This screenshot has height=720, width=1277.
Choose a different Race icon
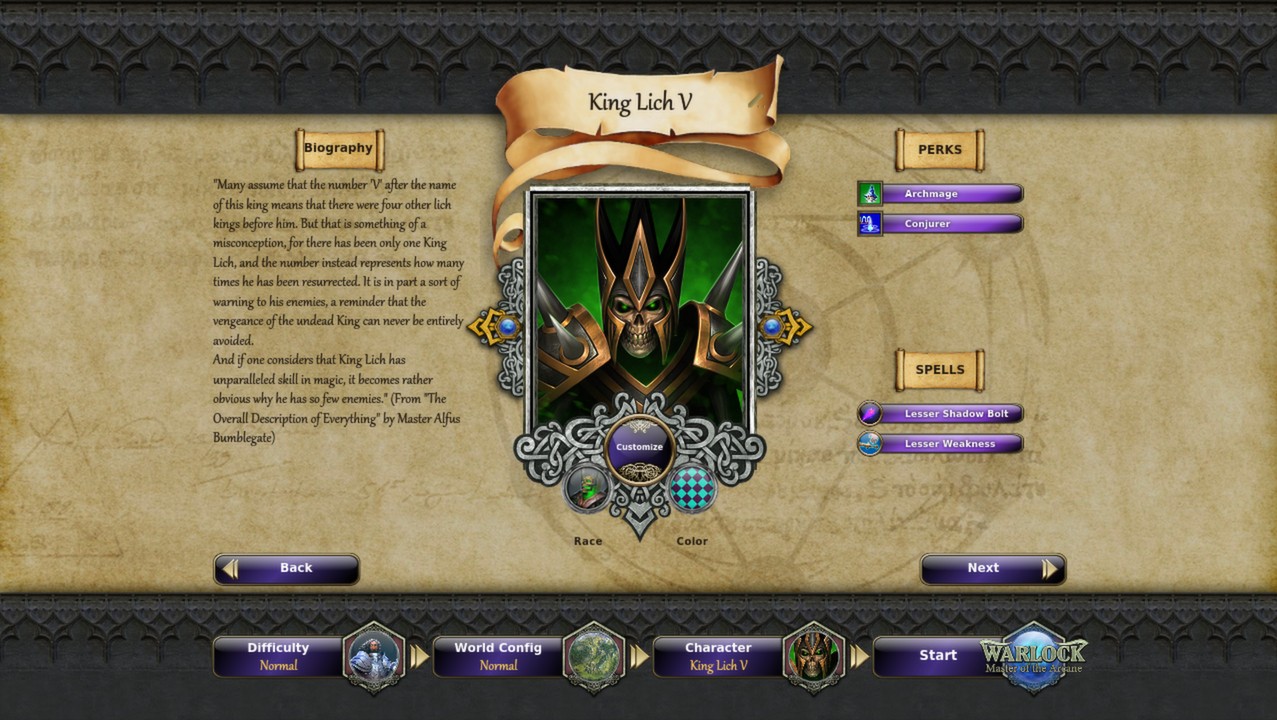click(587, 489)
